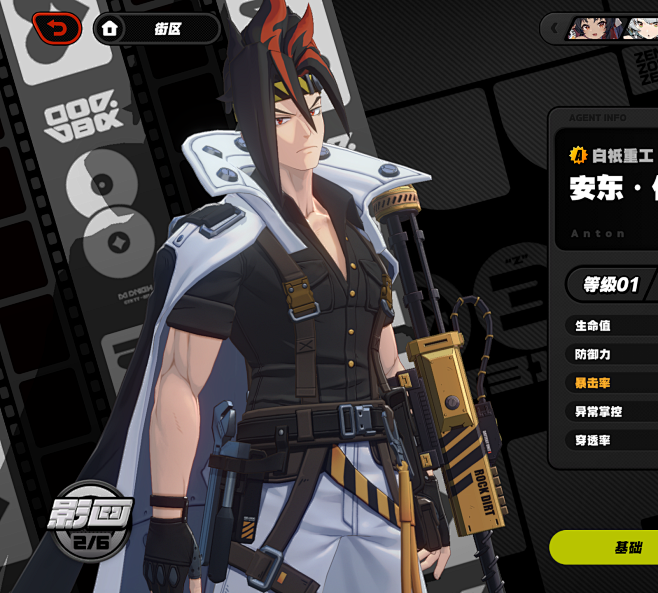Click the left arrow of agent selector

(x=552, y=28)
